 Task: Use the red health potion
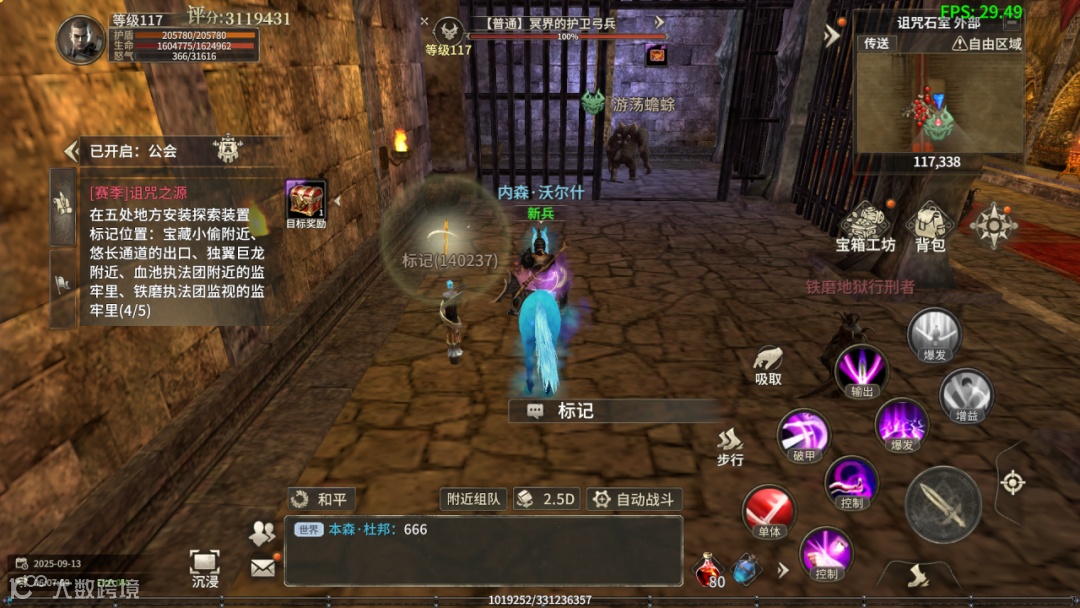[709, 570]
